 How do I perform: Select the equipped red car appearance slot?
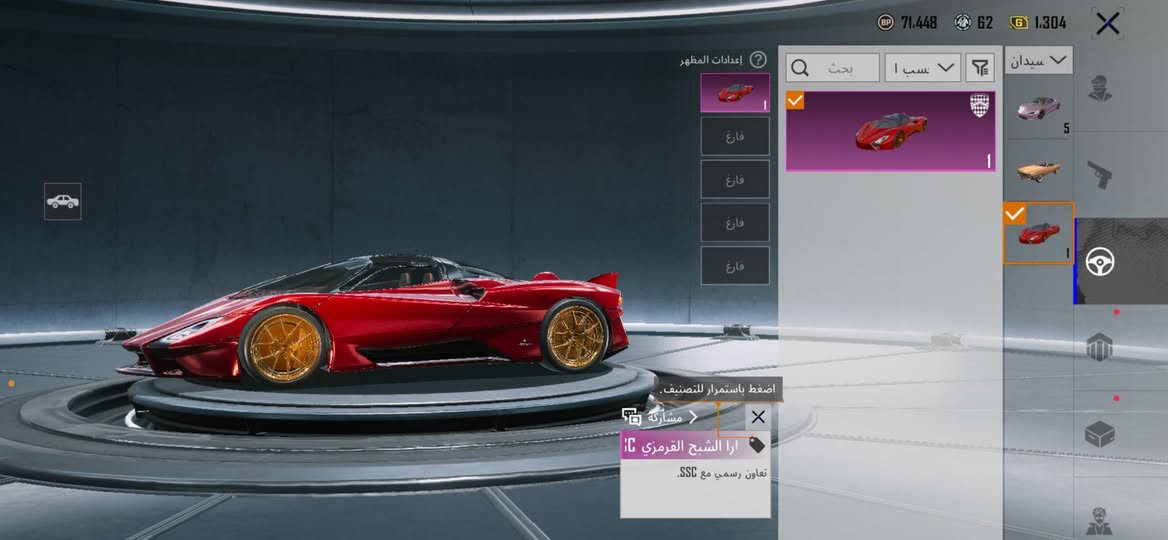click(735, 93)
